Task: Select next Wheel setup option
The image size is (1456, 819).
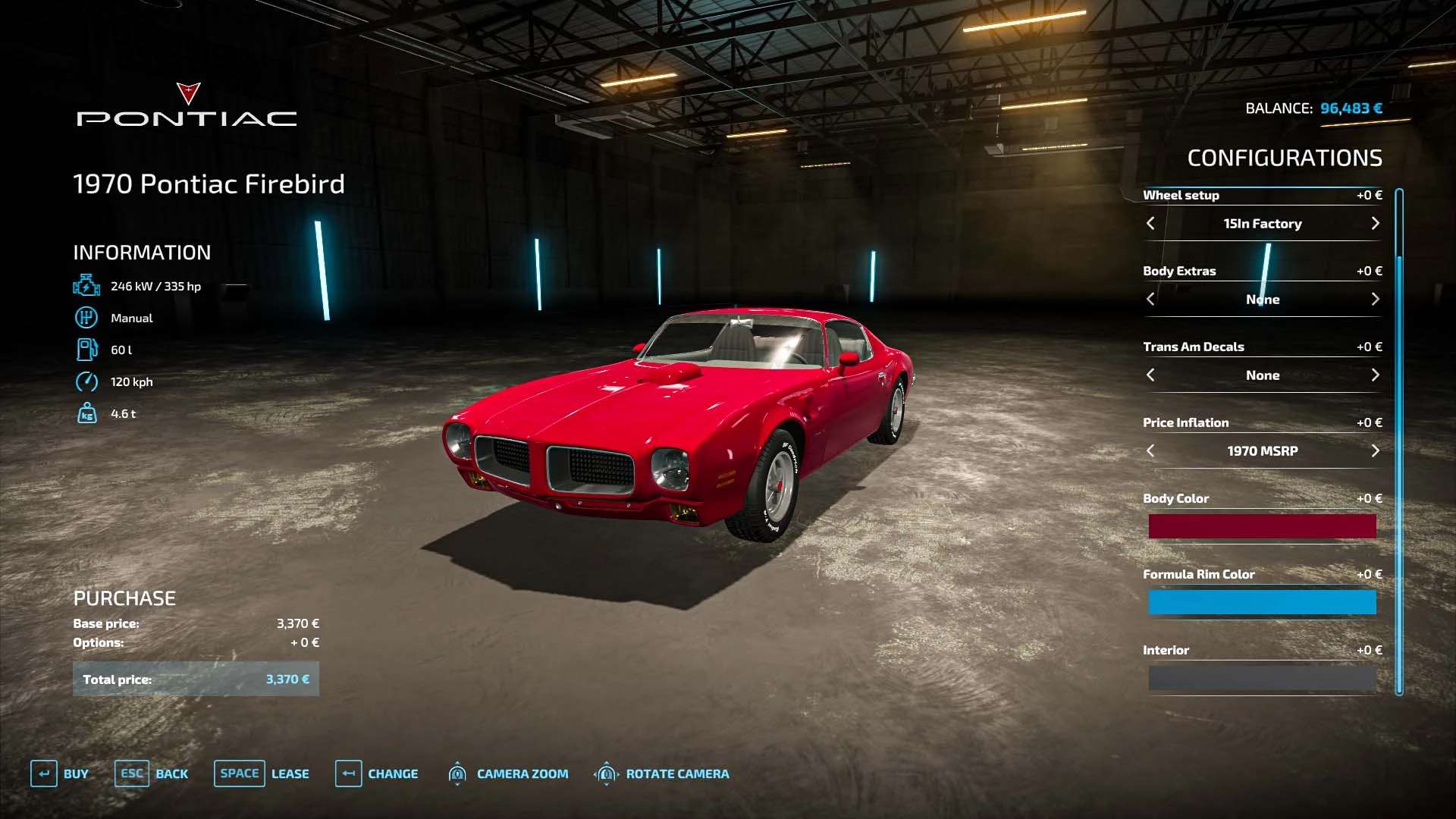Action: (x=1375, y=224)
